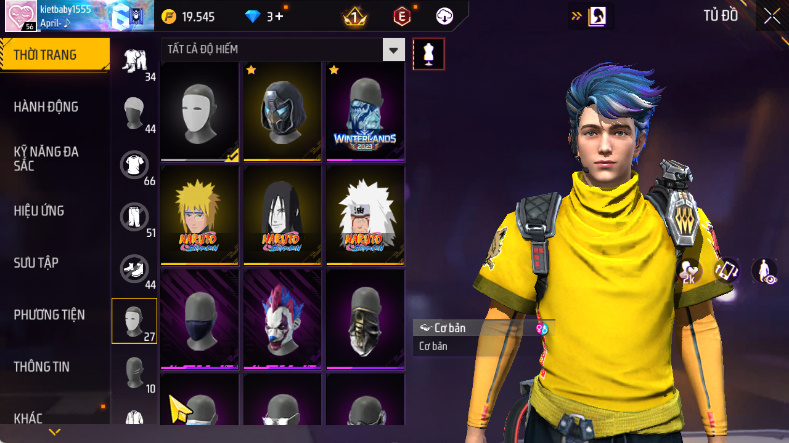Choose the Winterlands 2023 mask
The height and width of the screenshot is (443, 789).
[x=364, y=111]
